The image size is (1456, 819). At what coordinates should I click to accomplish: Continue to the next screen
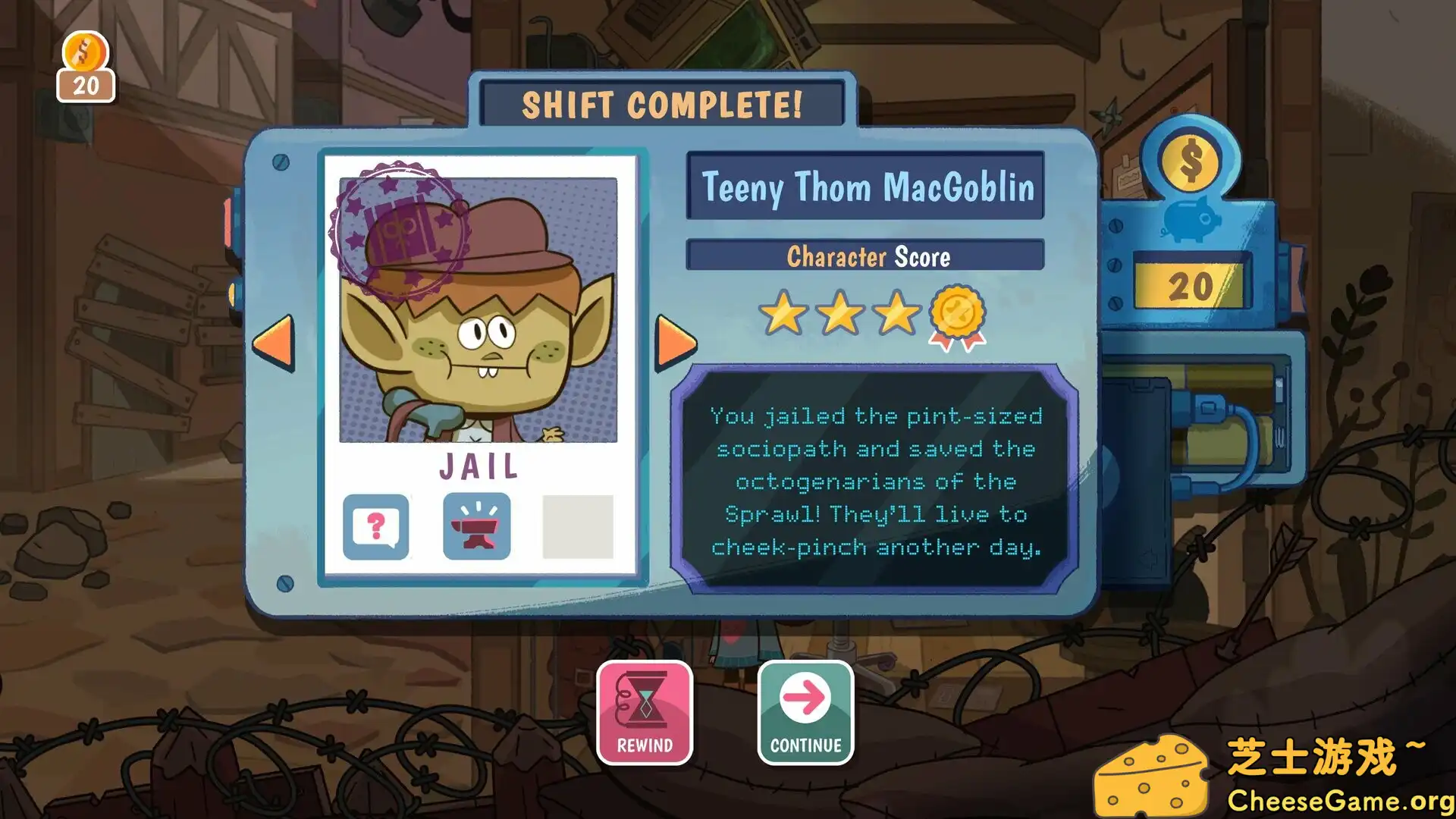coord(805,712)
